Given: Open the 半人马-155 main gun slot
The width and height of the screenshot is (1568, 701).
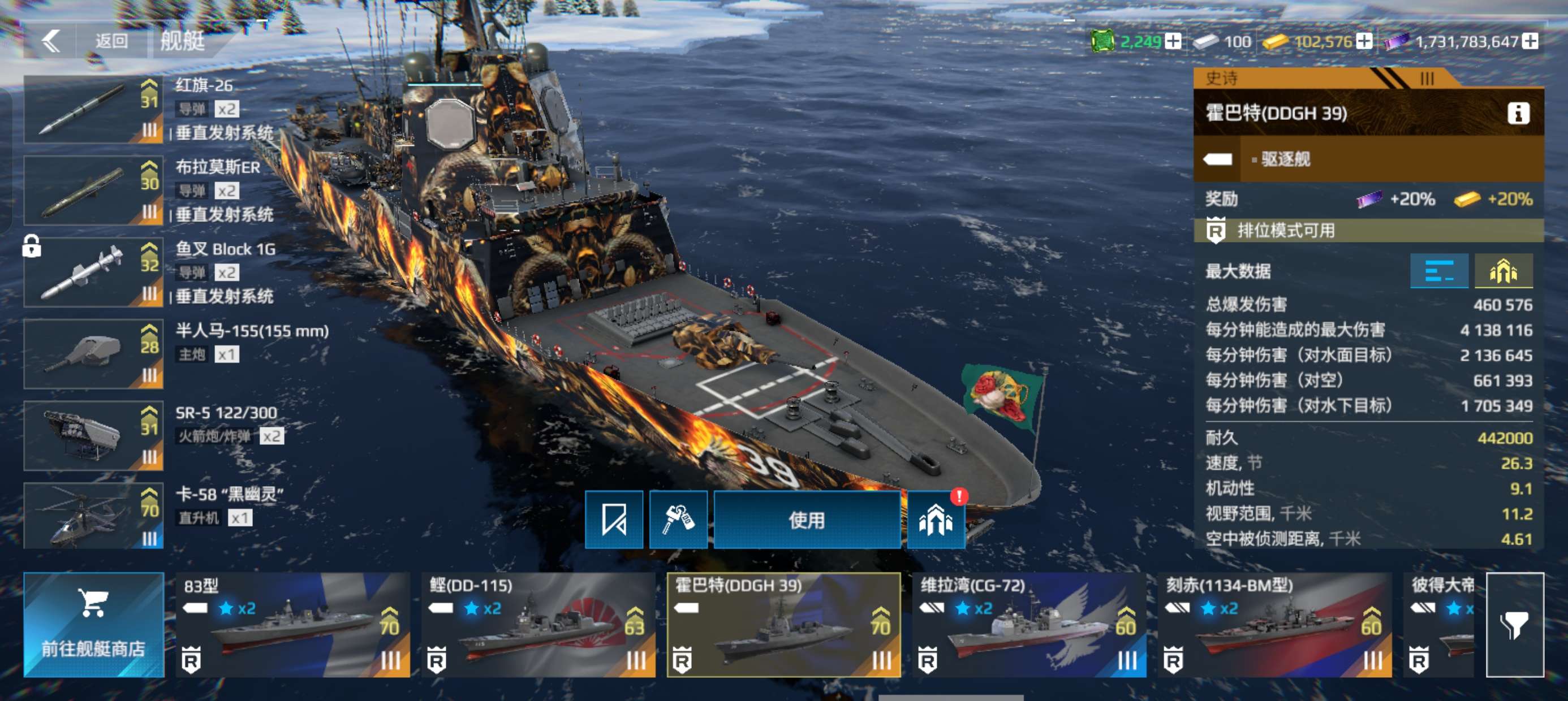Looking at the screenshot, I should (93, 354).
